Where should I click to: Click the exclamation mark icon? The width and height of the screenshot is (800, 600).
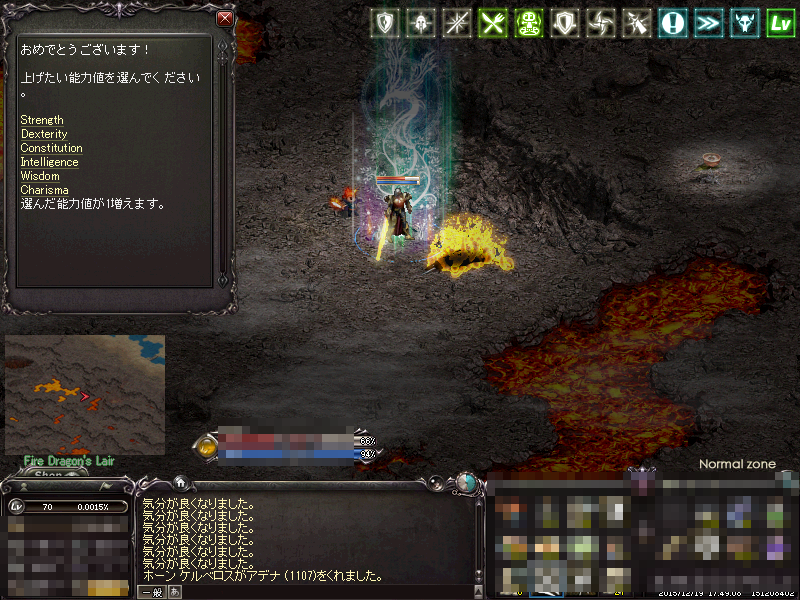(673, 23)
